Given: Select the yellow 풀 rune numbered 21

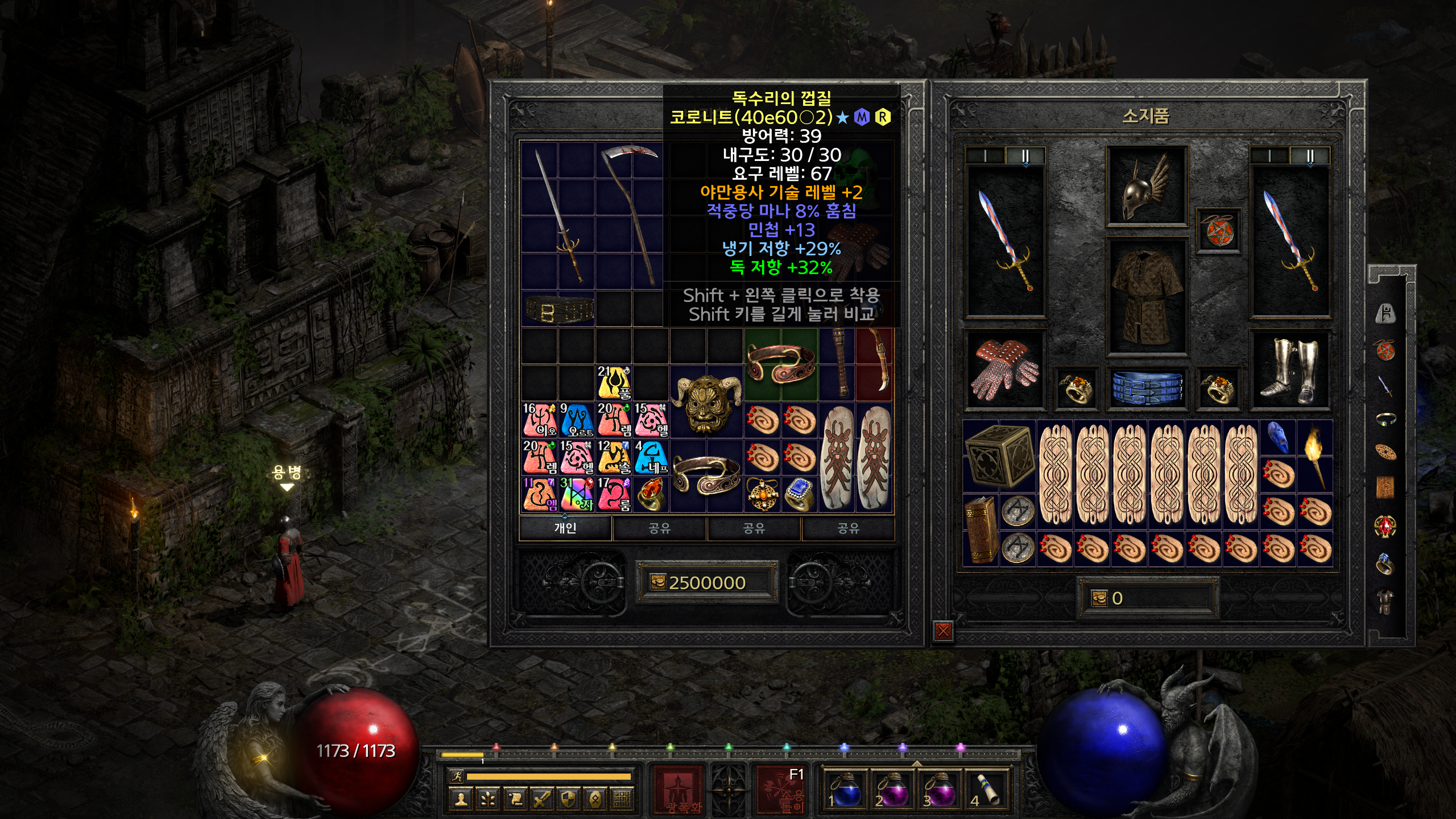Looking at the screenshot, I should [614, 383].
